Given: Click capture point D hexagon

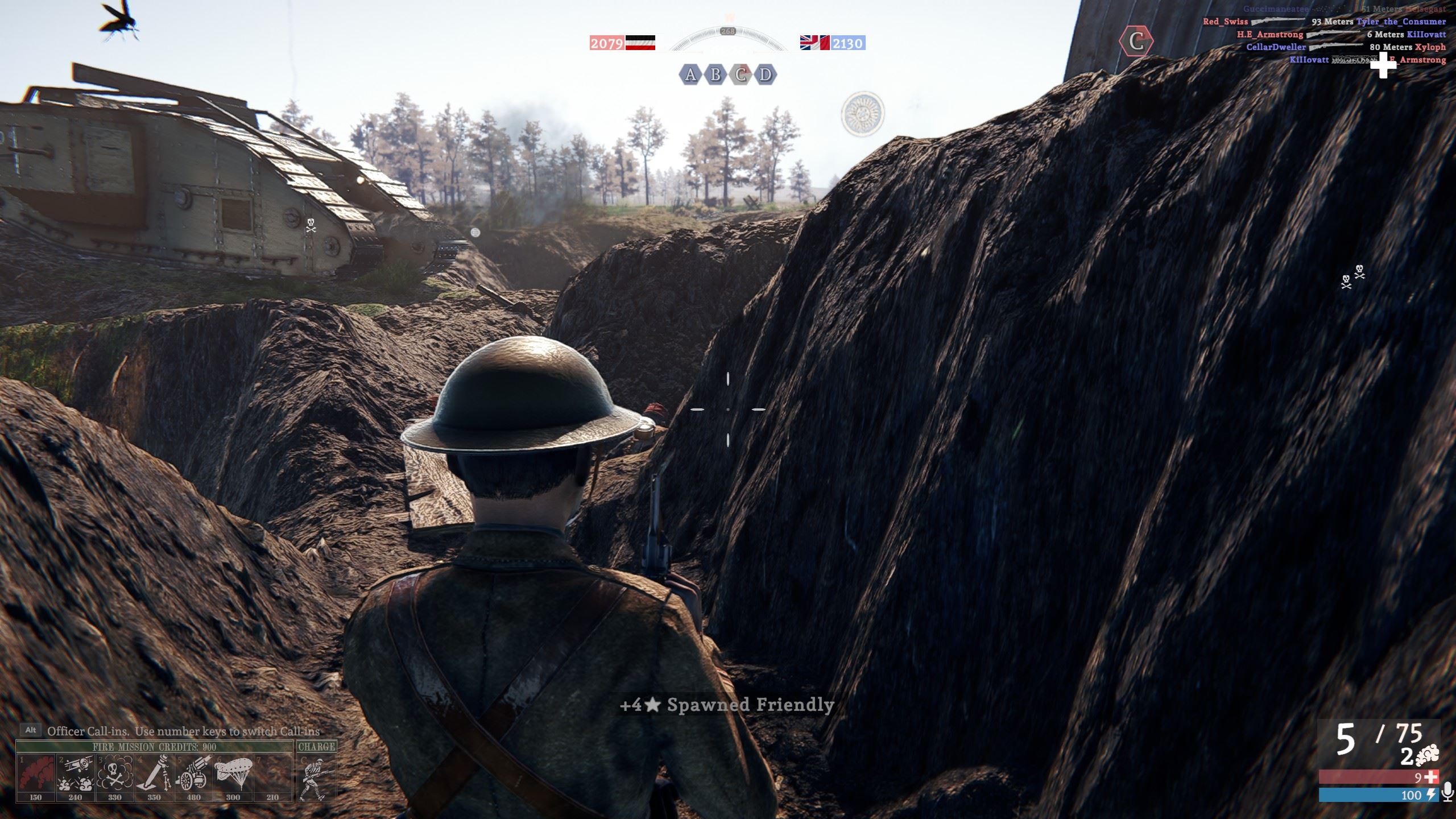Looking at the screenshot, I should point(766,75).
